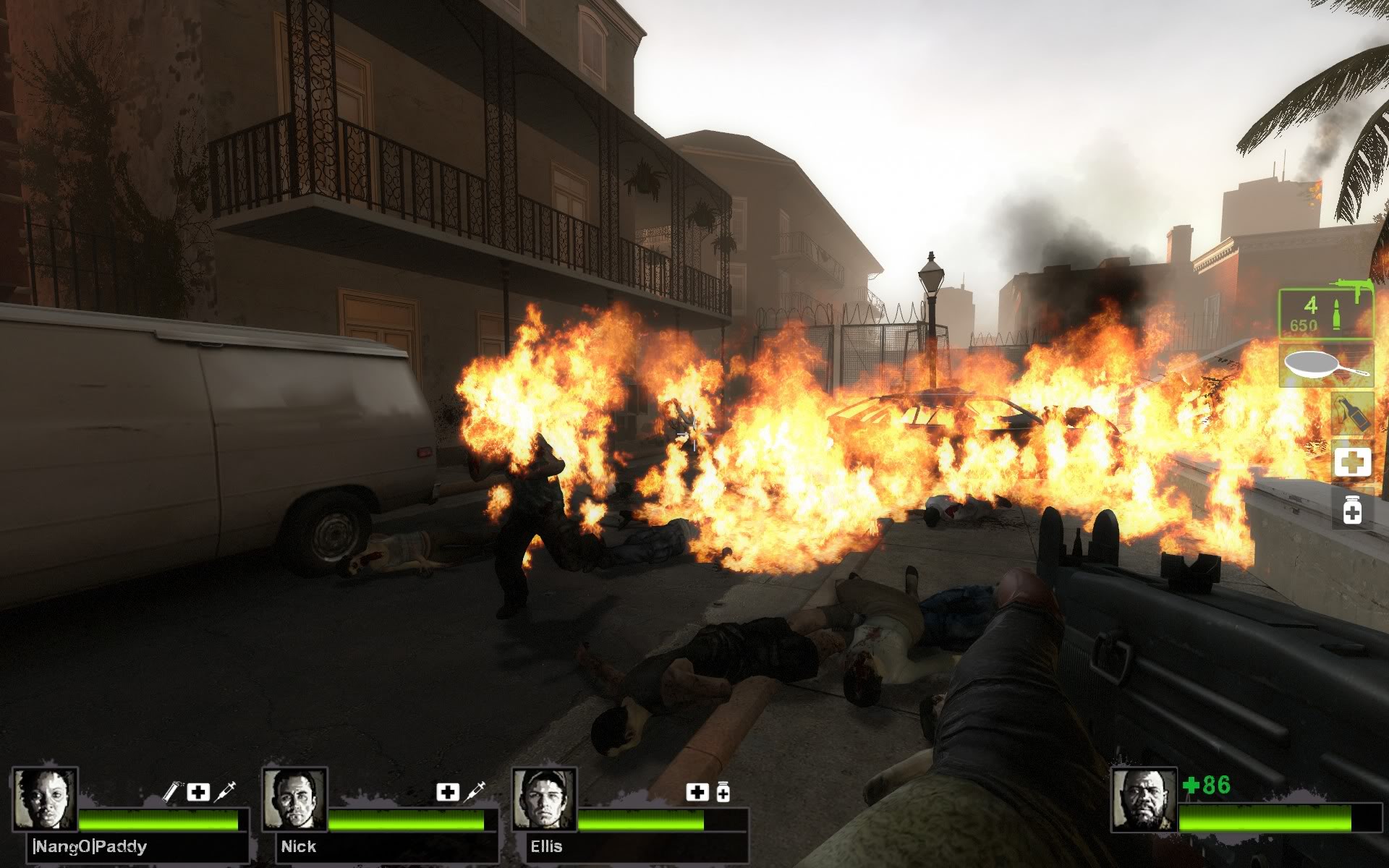
Task: Click Ellis's teammate portrait
Action: 544,799
